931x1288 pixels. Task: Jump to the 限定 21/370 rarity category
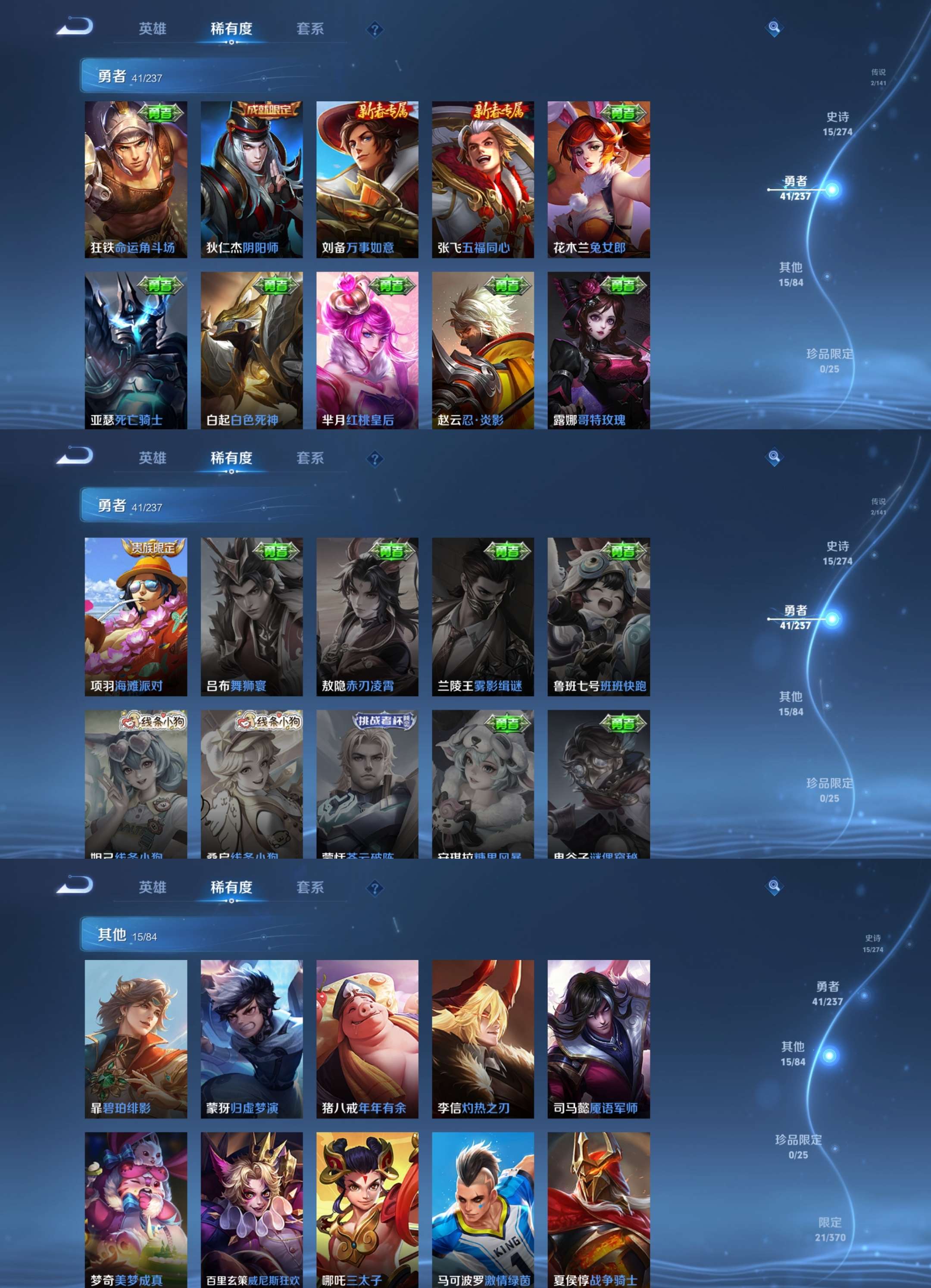[x=830, y=1229]
